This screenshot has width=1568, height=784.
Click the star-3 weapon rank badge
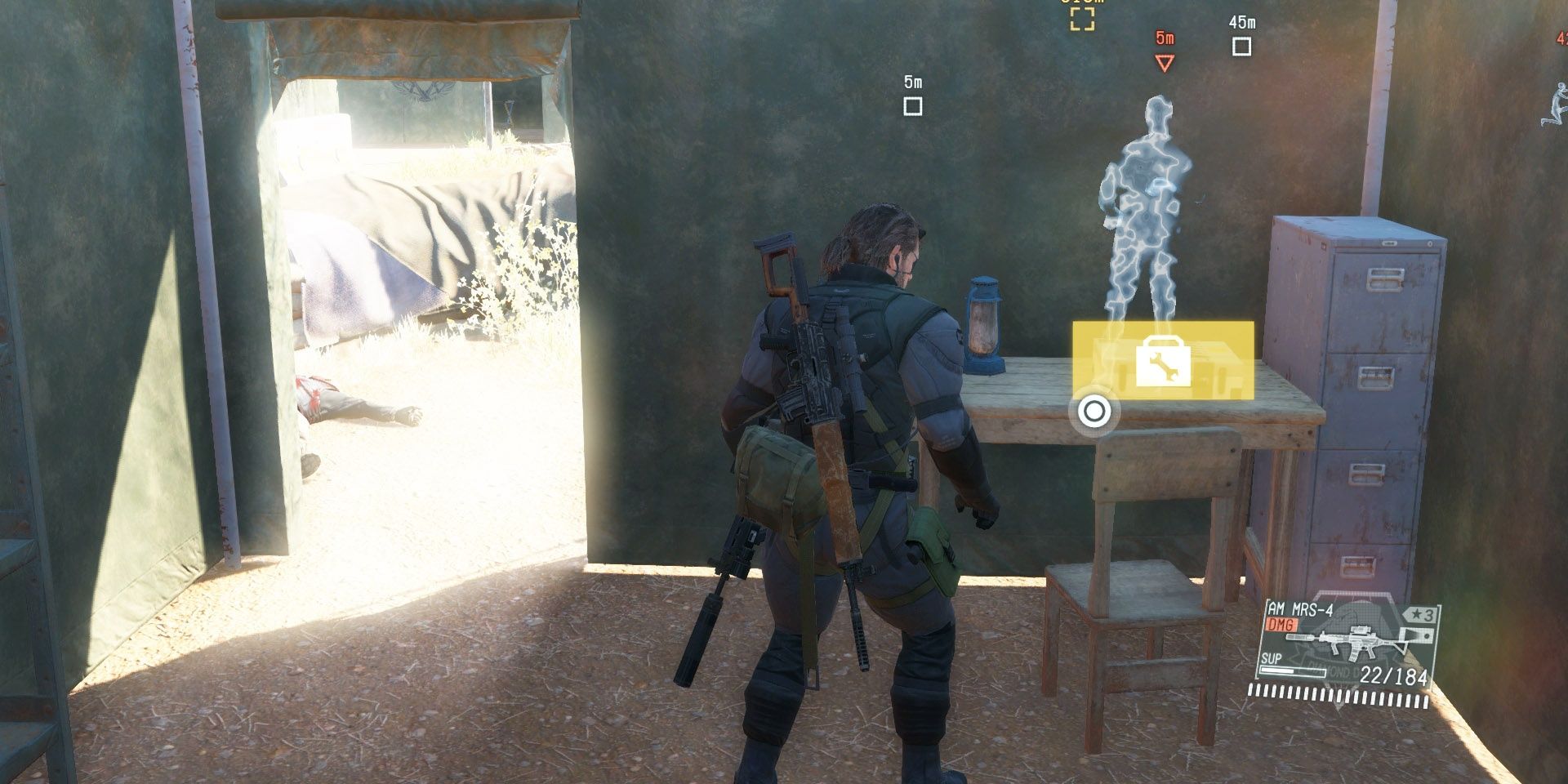click(x=1421, y=615)
